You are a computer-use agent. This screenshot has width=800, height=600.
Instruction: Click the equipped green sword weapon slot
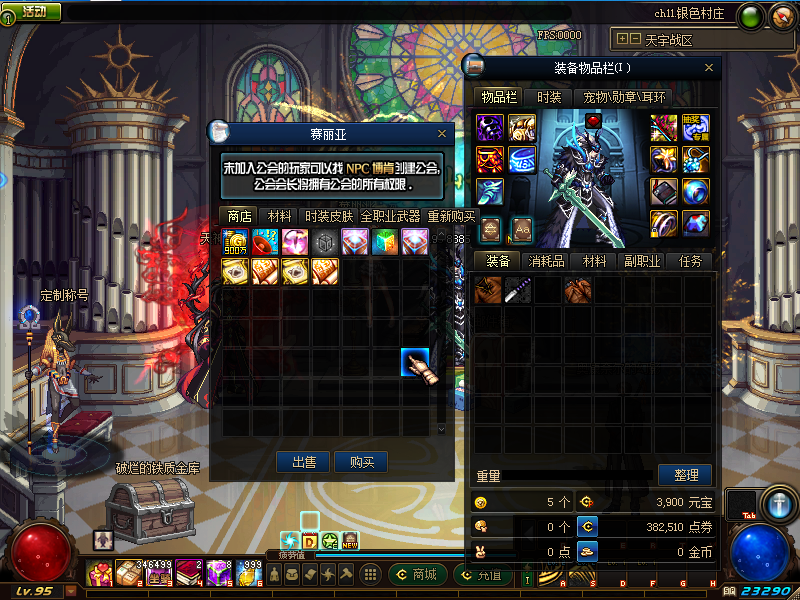tap(664, 128)
